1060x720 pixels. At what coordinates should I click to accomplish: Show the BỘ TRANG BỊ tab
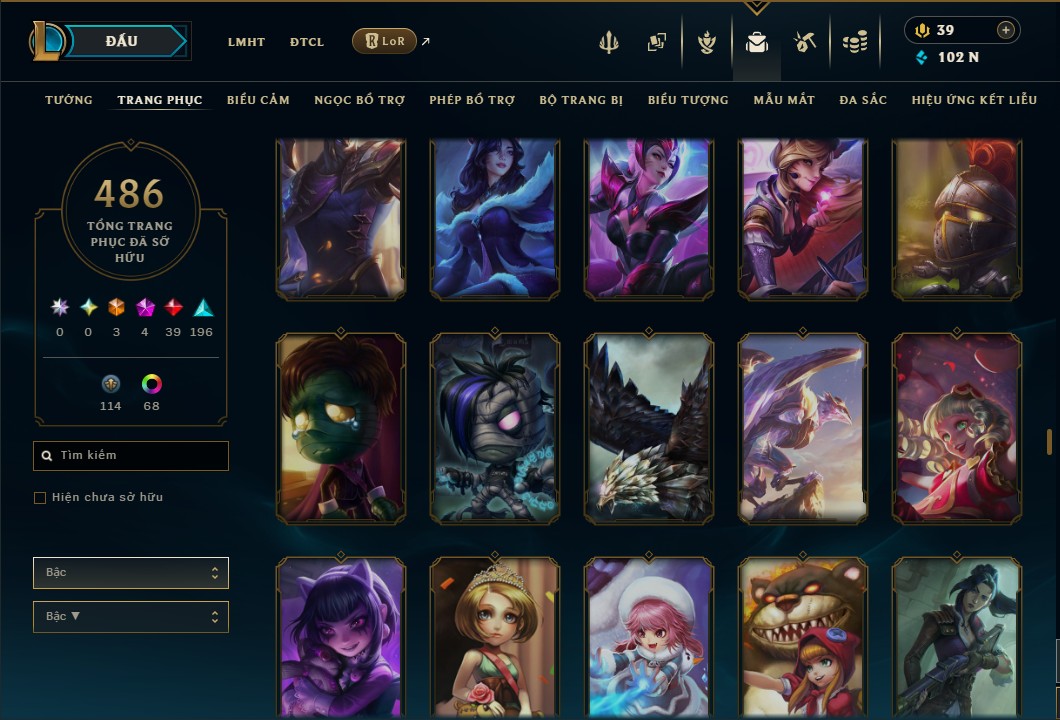coord(581,100)
